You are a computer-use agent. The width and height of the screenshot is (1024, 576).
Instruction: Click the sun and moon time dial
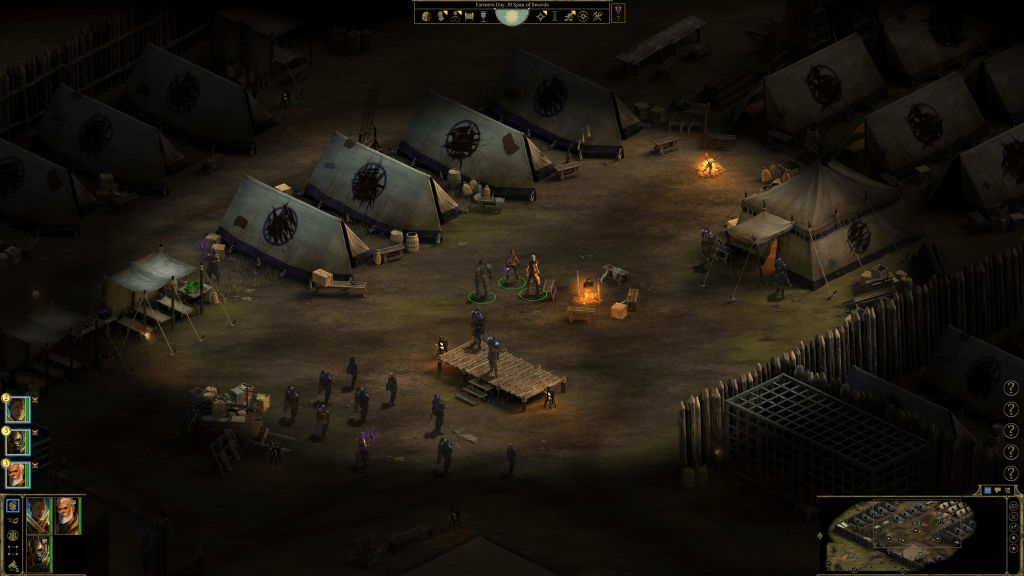tap(512, 14)
